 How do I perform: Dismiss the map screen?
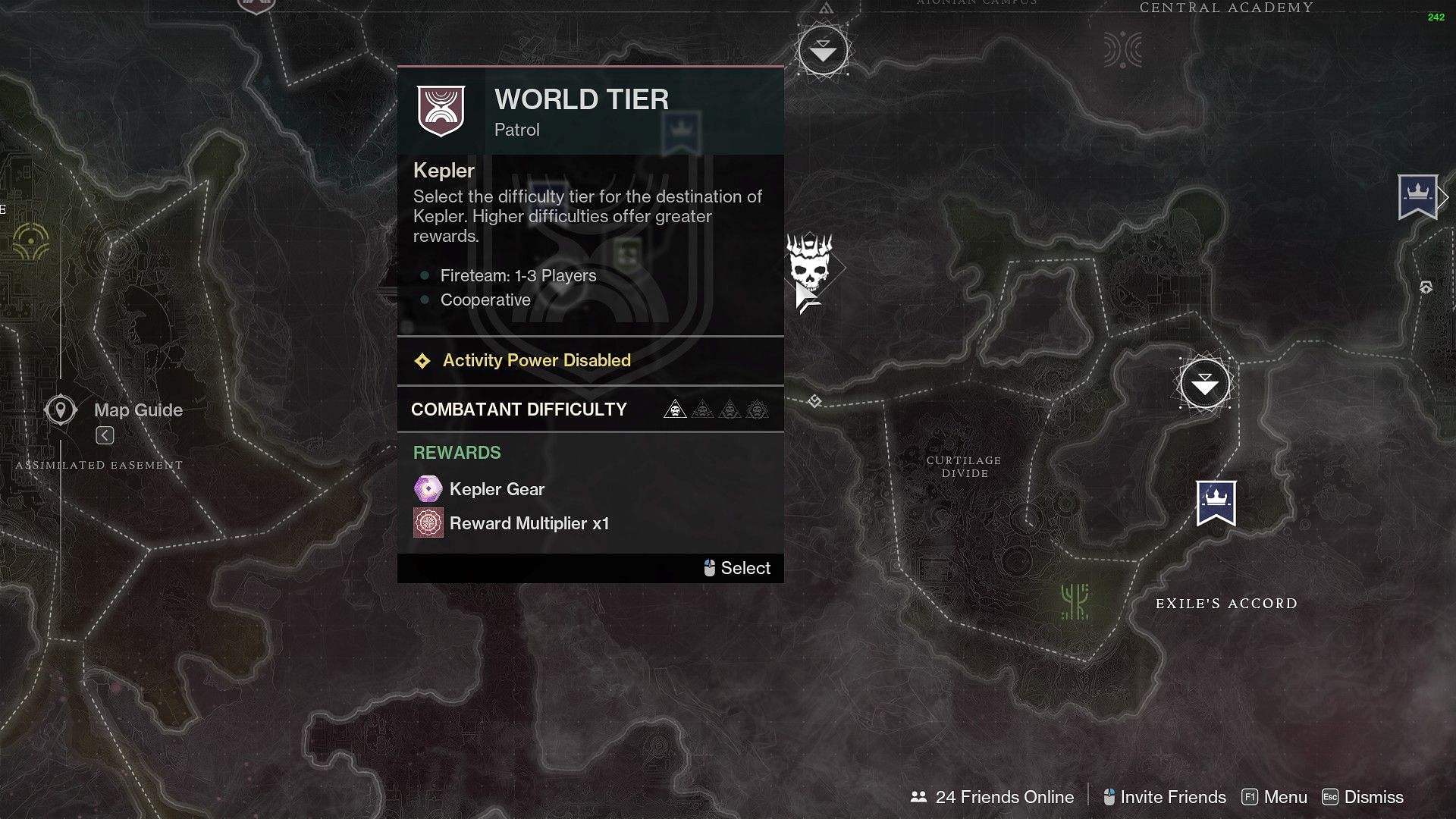point(1363,797)
